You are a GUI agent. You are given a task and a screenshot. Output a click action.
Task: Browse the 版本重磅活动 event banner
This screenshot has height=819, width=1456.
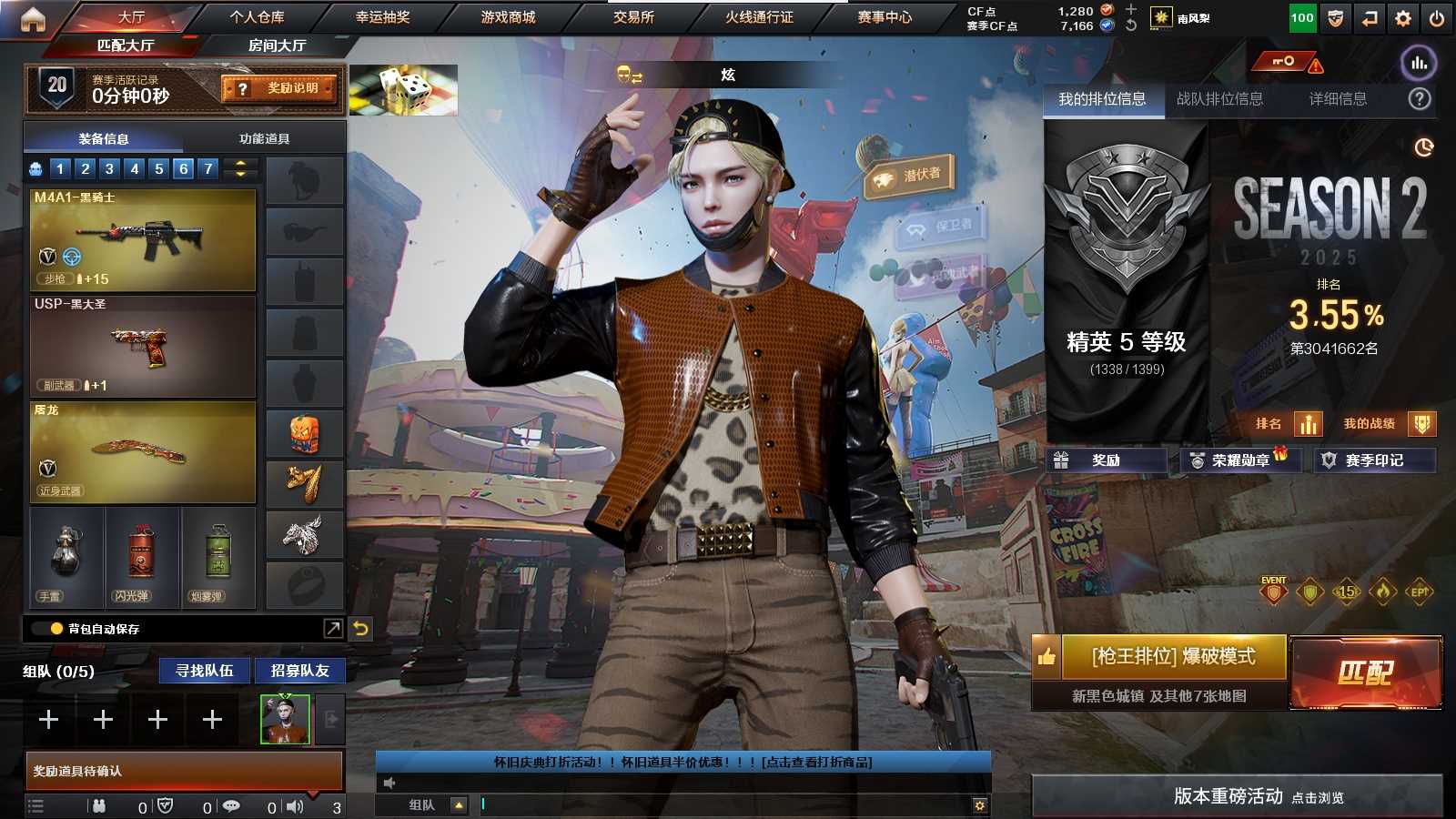(1238, 796)
